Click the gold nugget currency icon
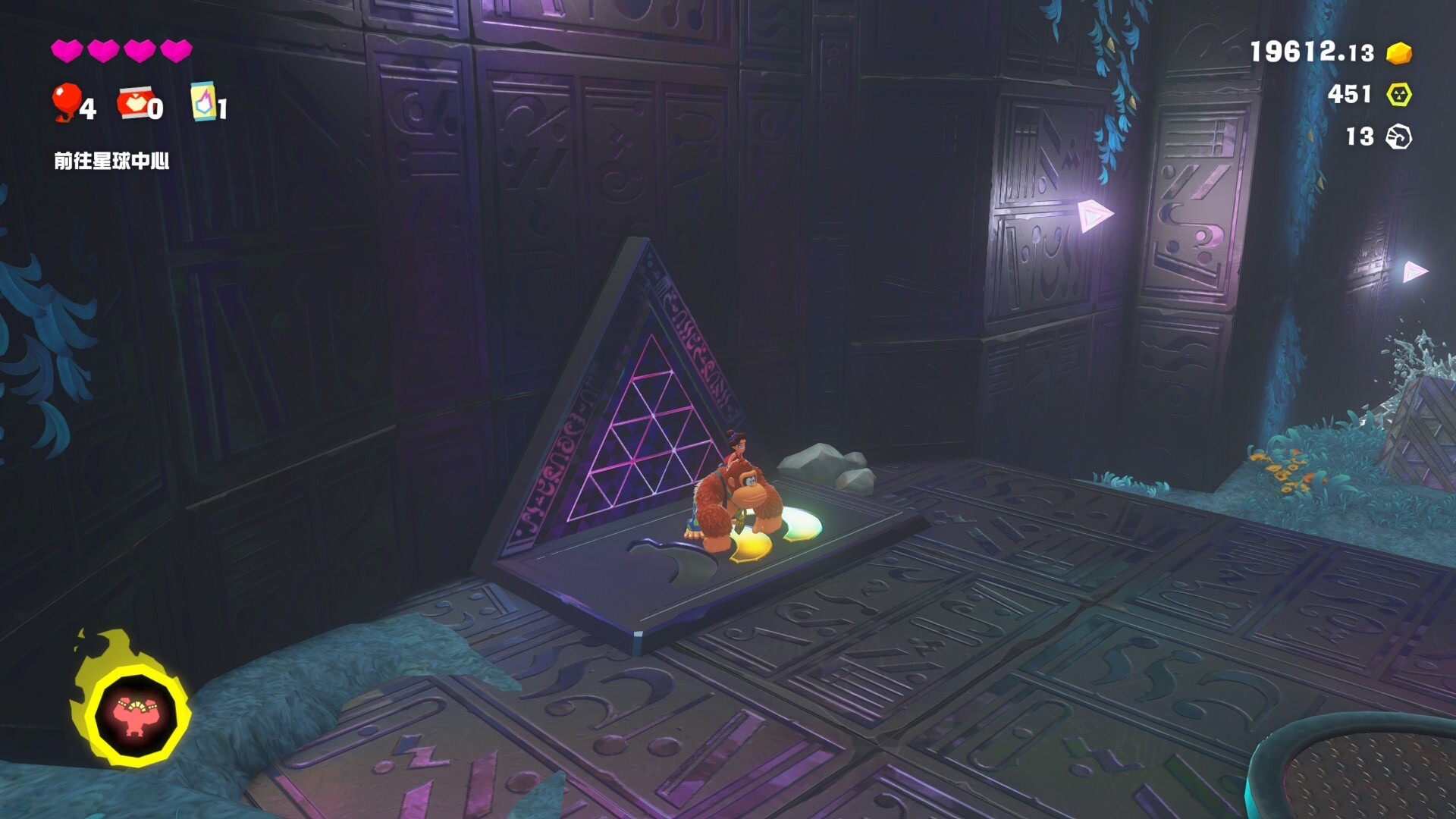The image size is (1456, 819). pyautogui.click(x=1399, y=53)
